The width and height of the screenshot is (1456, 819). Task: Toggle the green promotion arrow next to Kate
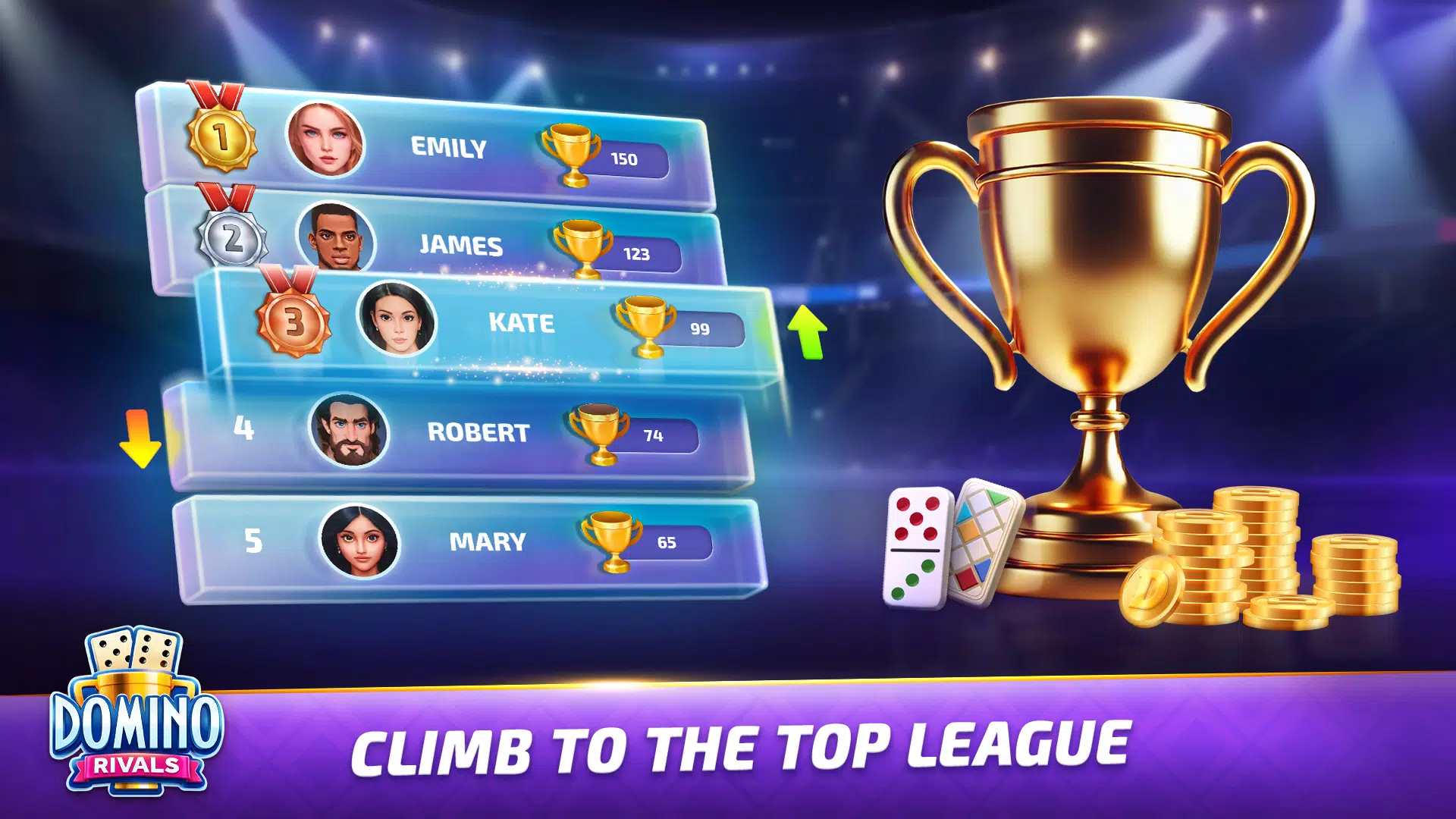pyautogui.click(x=806, y=332)
